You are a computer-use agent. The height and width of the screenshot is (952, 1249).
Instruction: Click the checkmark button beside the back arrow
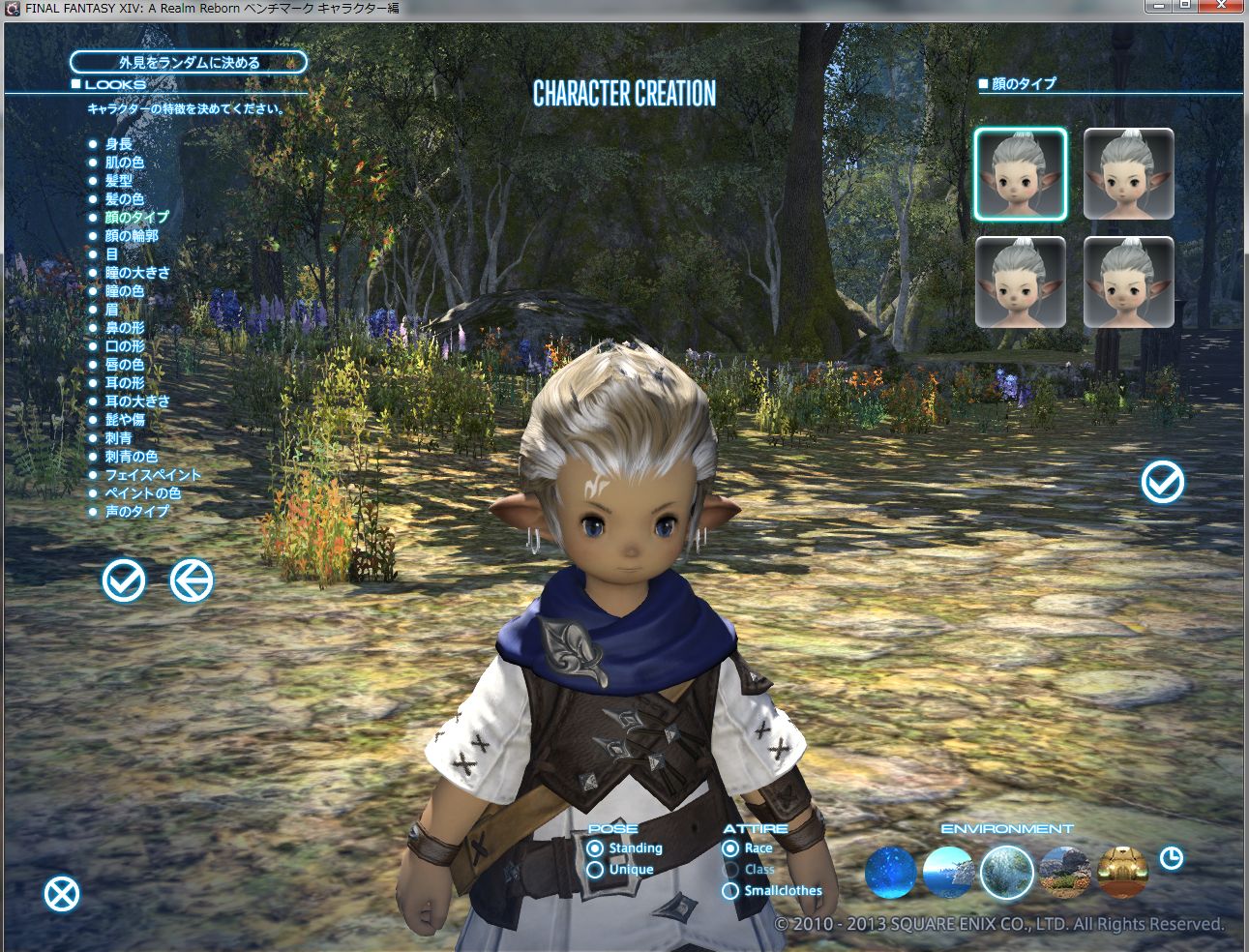pyautogui.click(x=124, y=580)
